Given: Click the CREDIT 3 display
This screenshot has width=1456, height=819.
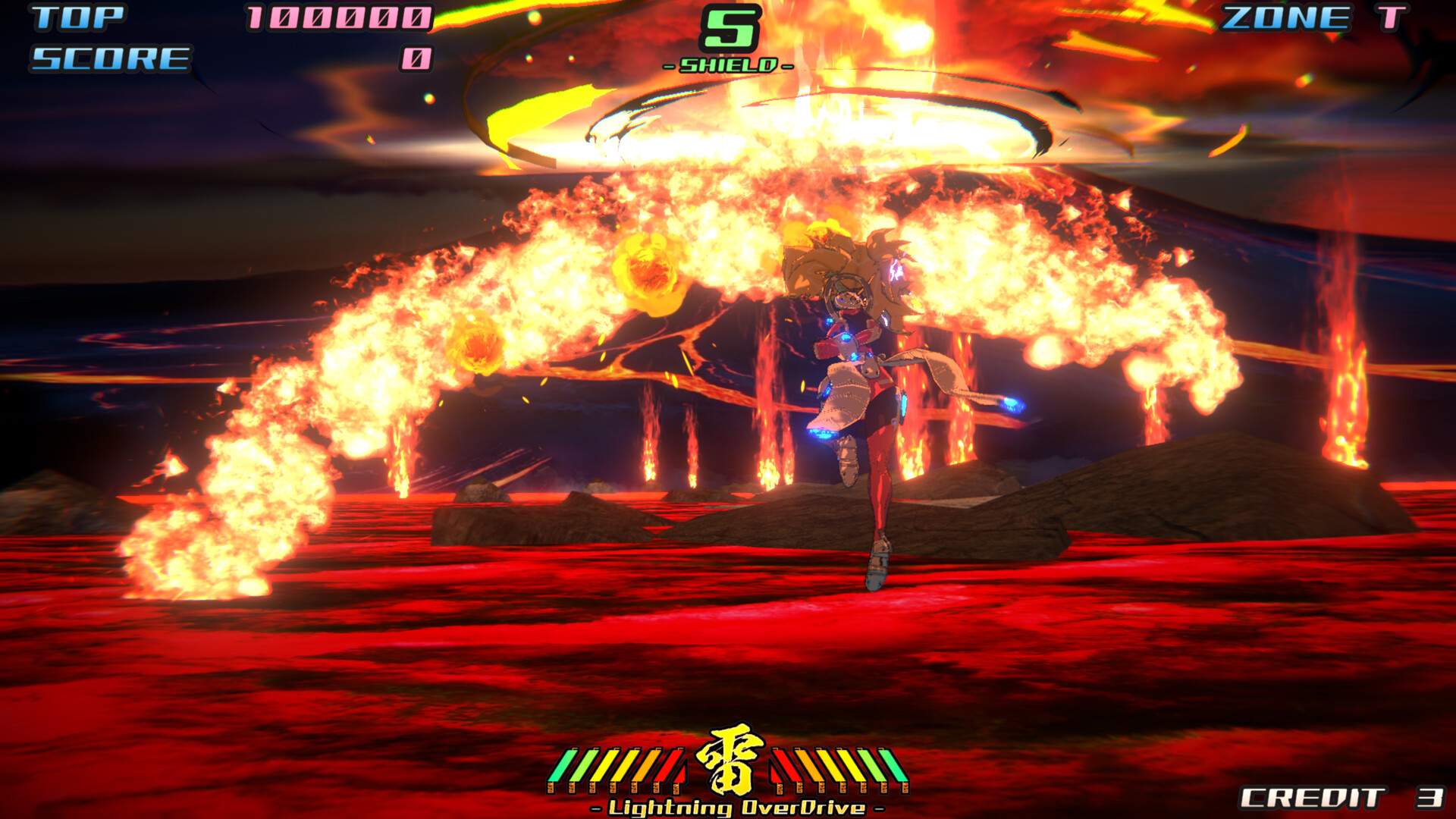Looking at the screenshot, I should 1357,798.
